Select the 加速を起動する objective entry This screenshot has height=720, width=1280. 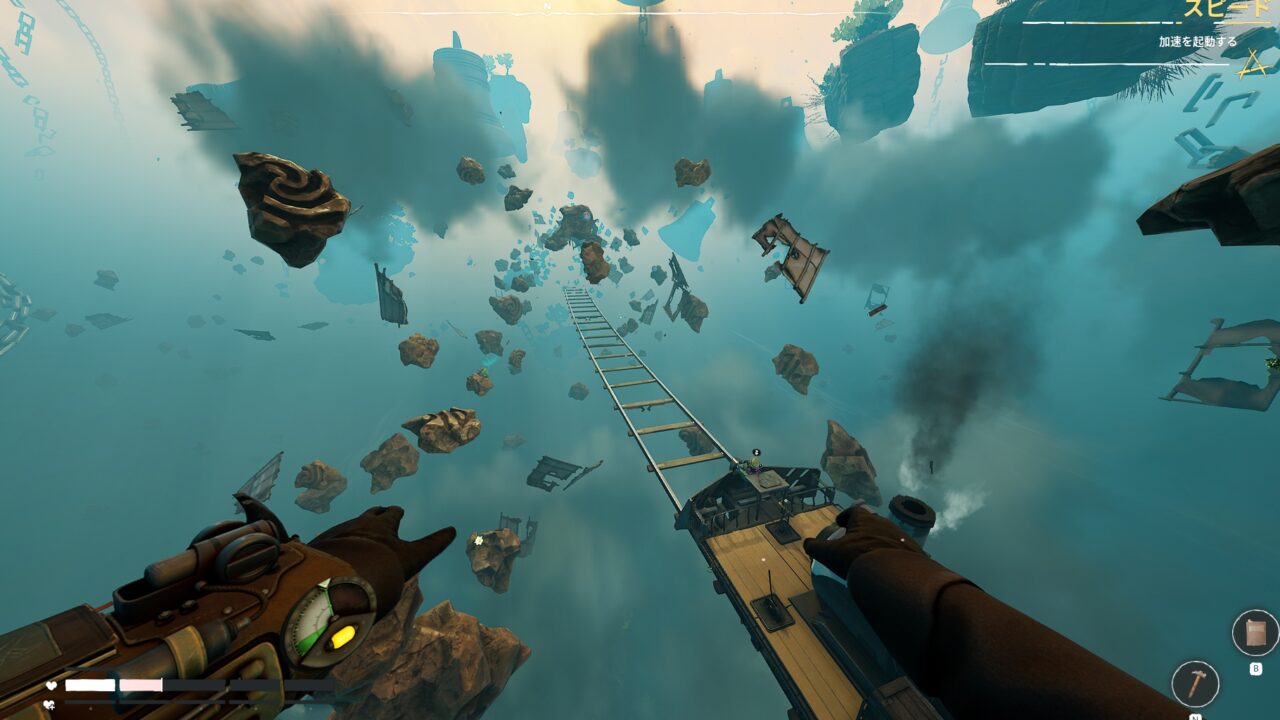tap(1197, 42)
